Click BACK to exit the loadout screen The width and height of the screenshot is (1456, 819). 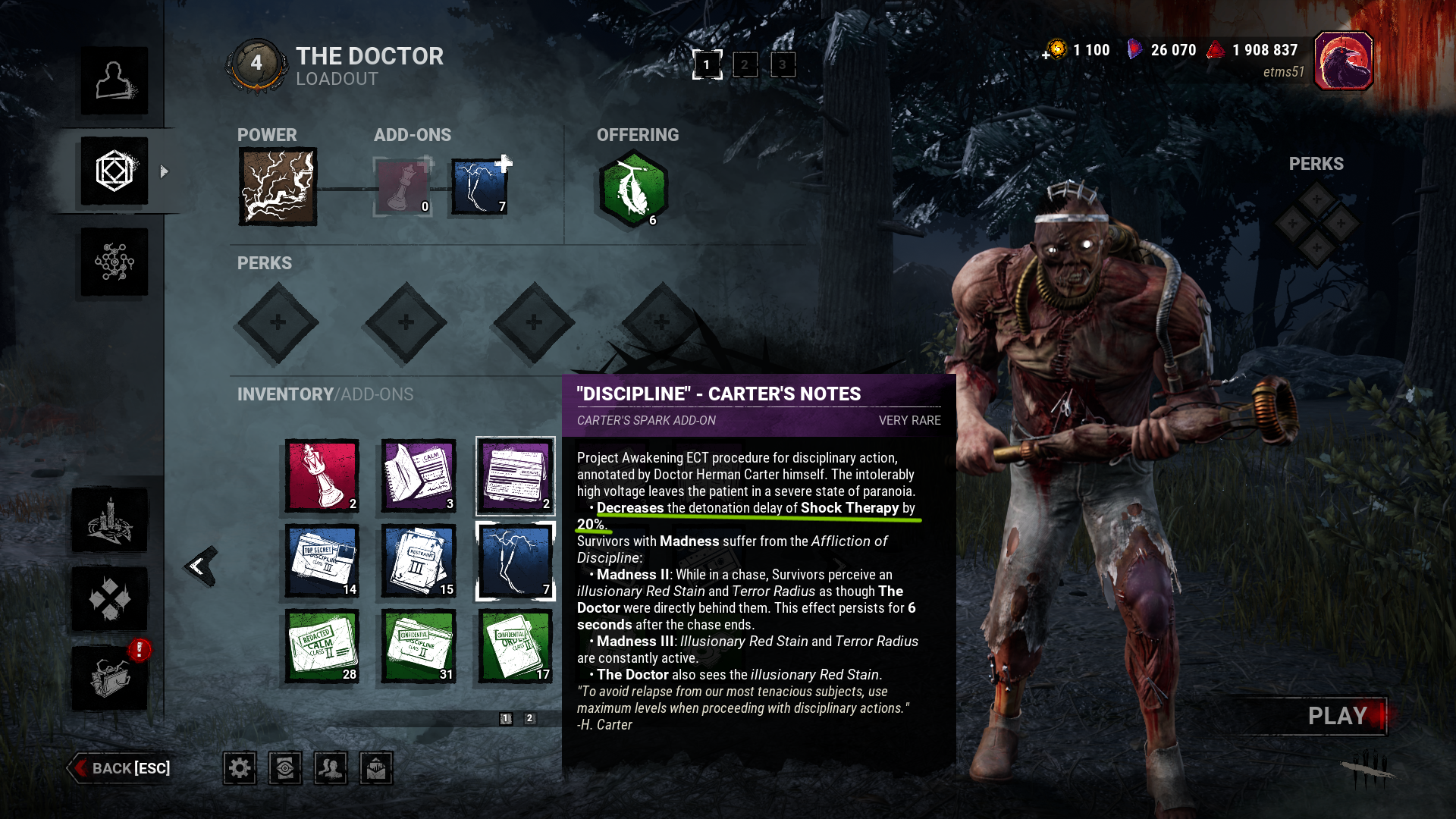[118, 768]
